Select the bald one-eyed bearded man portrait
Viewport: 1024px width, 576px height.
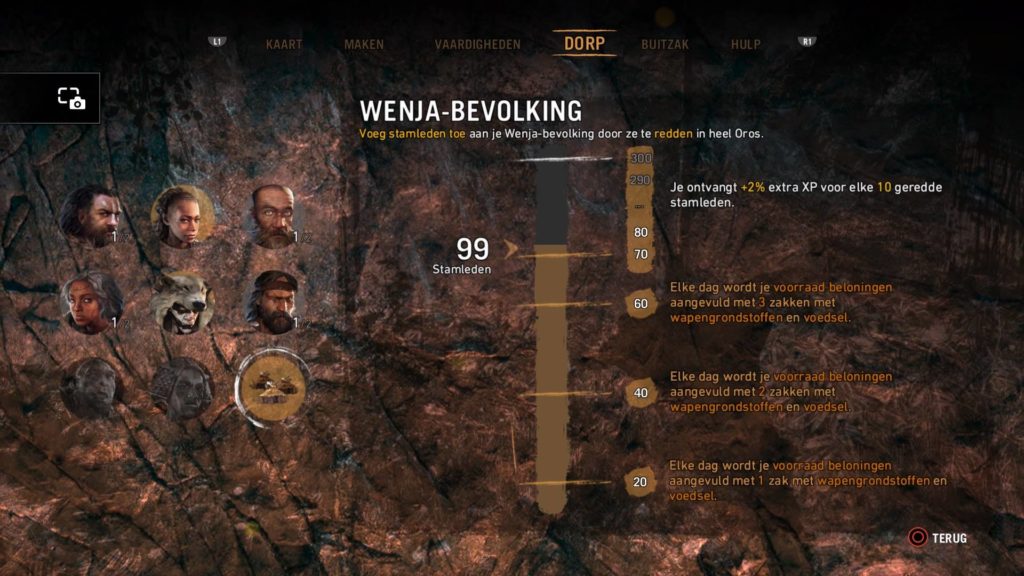click(x=272, y=216)
